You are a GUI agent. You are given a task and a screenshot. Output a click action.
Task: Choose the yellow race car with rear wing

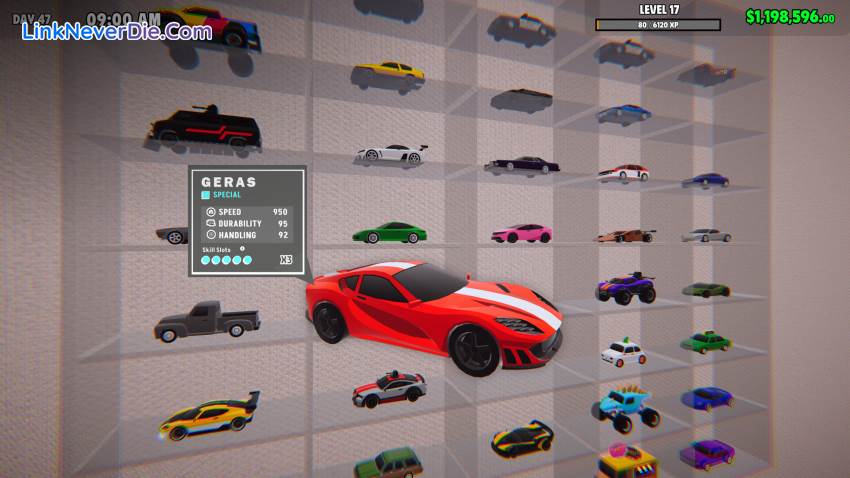(209, 416)
